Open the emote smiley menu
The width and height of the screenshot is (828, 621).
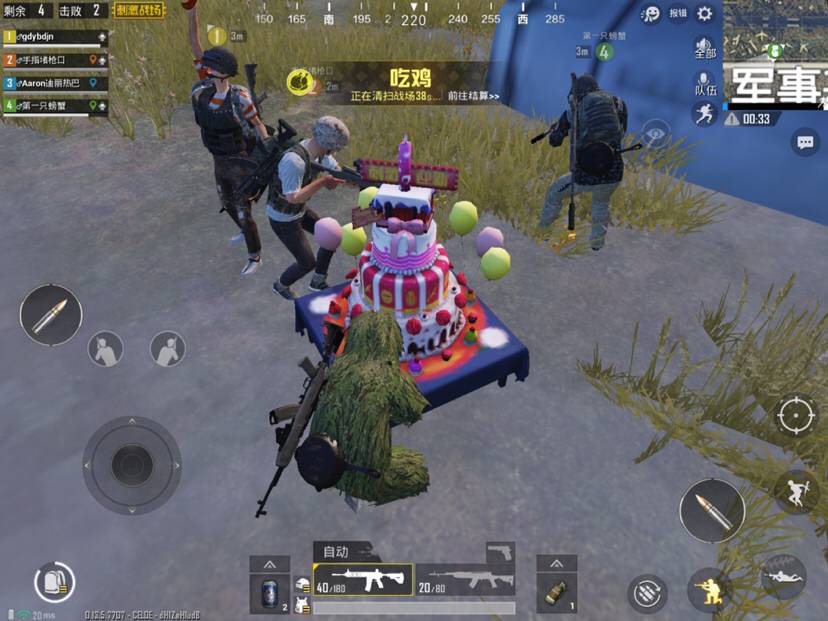coord(651,13)
